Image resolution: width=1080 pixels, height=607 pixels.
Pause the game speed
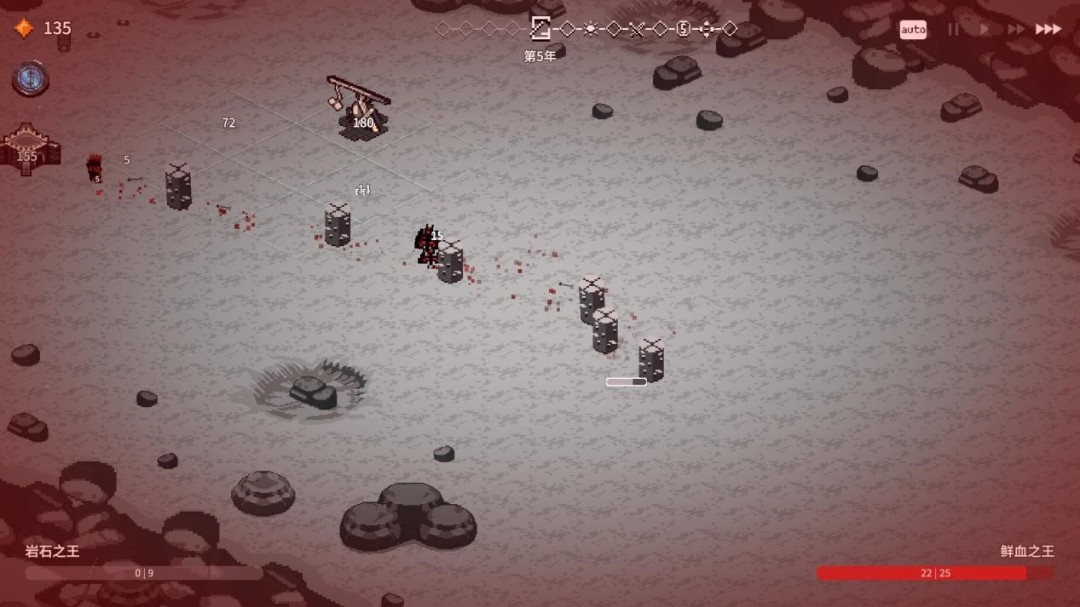(953, 29)
